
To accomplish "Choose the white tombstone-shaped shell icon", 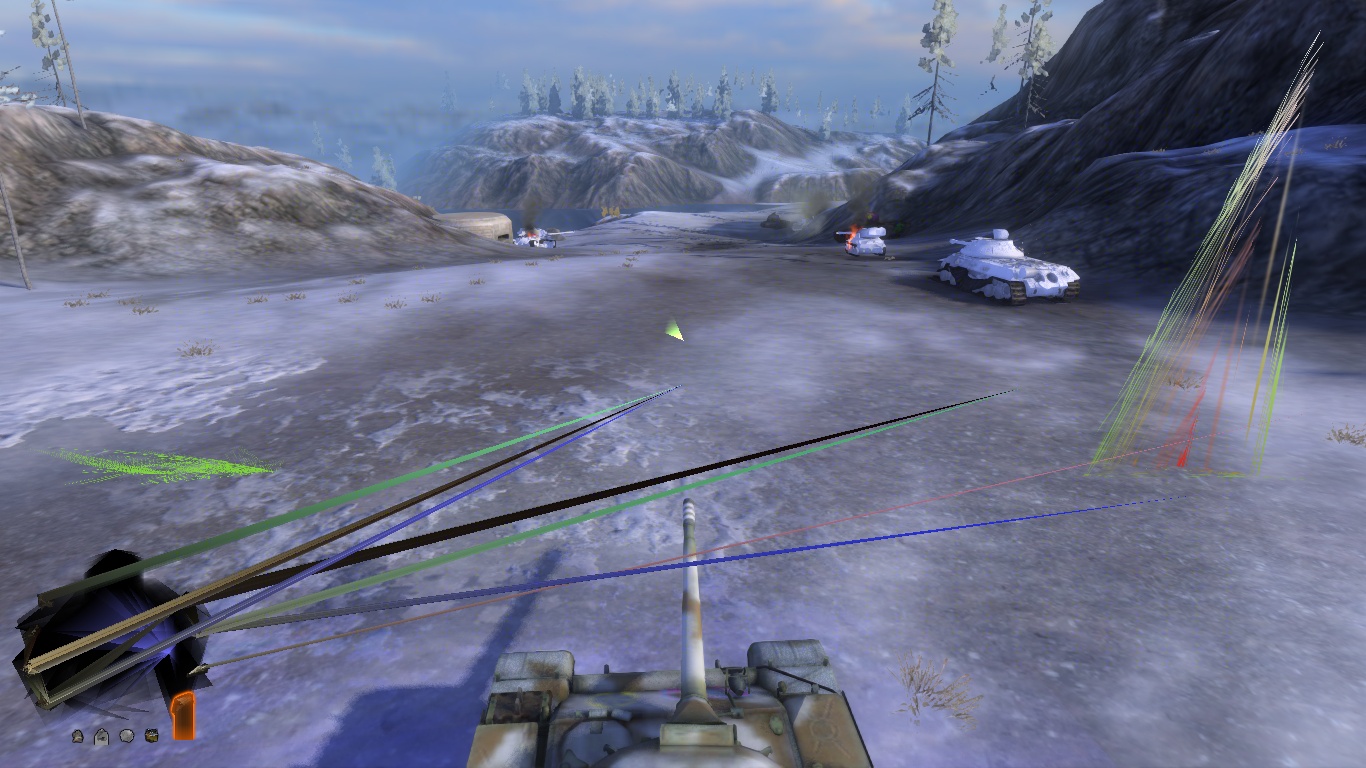I will [x=101, y=737].
